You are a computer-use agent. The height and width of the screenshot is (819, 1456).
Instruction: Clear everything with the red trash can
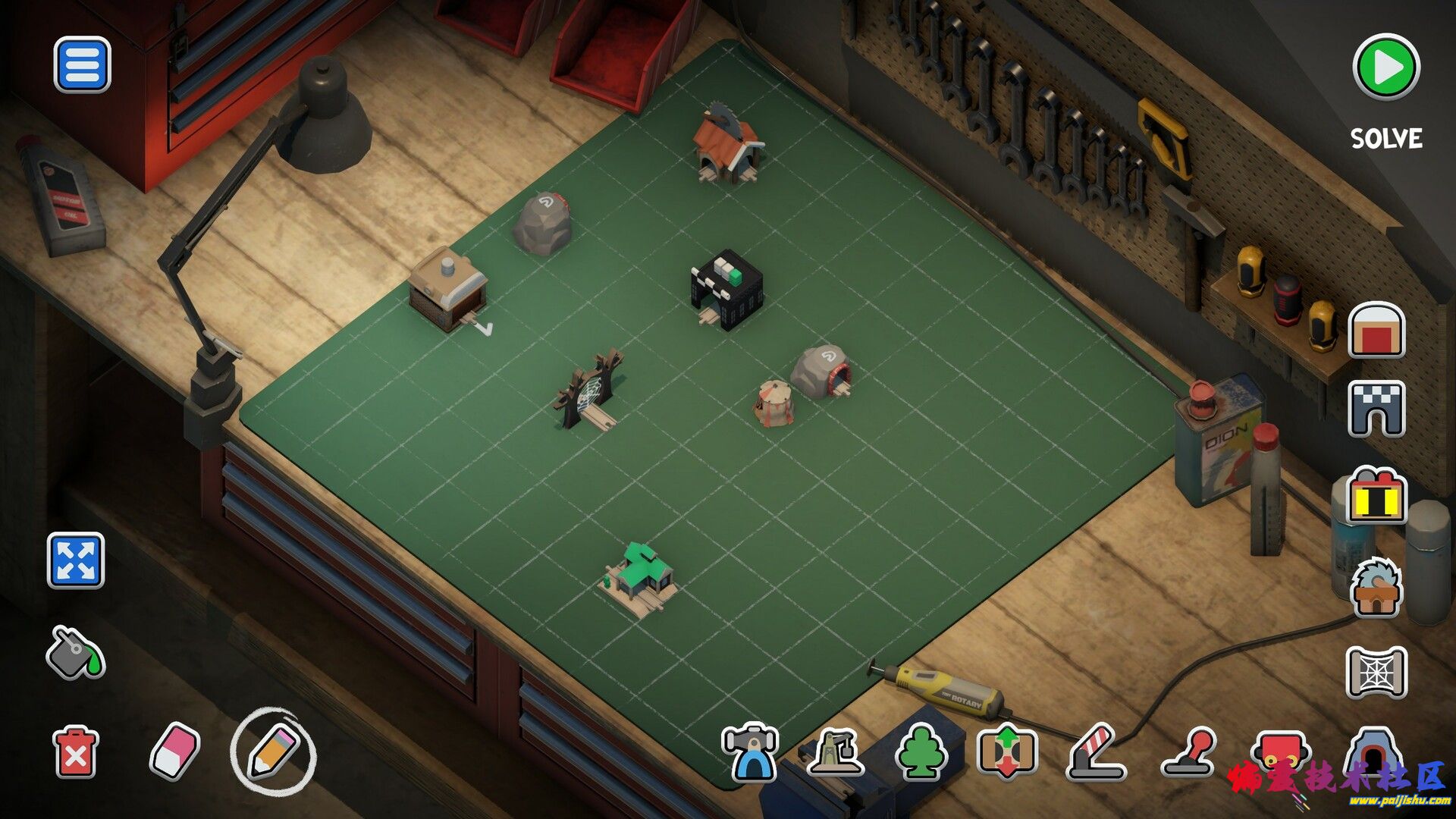pos(75,752)
